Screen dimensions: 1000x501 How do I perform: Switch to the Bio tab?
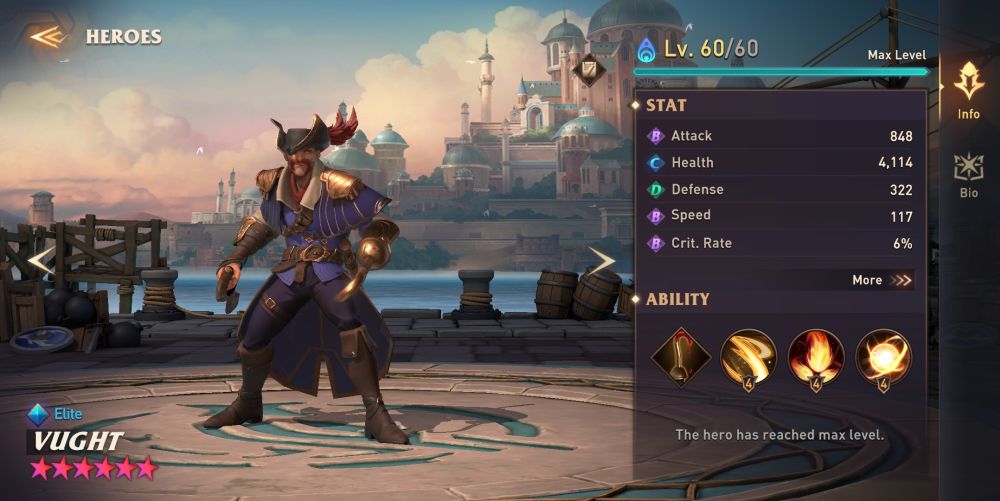pos(968,175)
